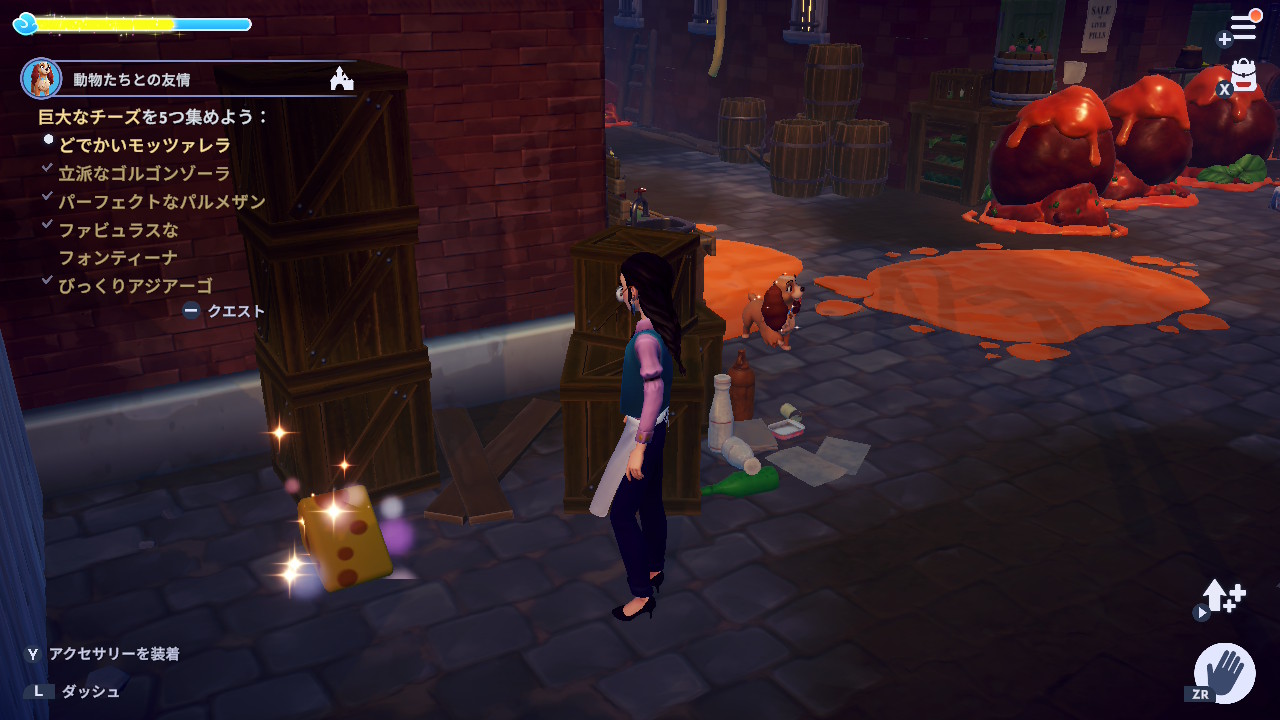This screenshot has height=720, width=1280.
Task: Select the hand interaction icon
Action: (x=1225, y=673)
